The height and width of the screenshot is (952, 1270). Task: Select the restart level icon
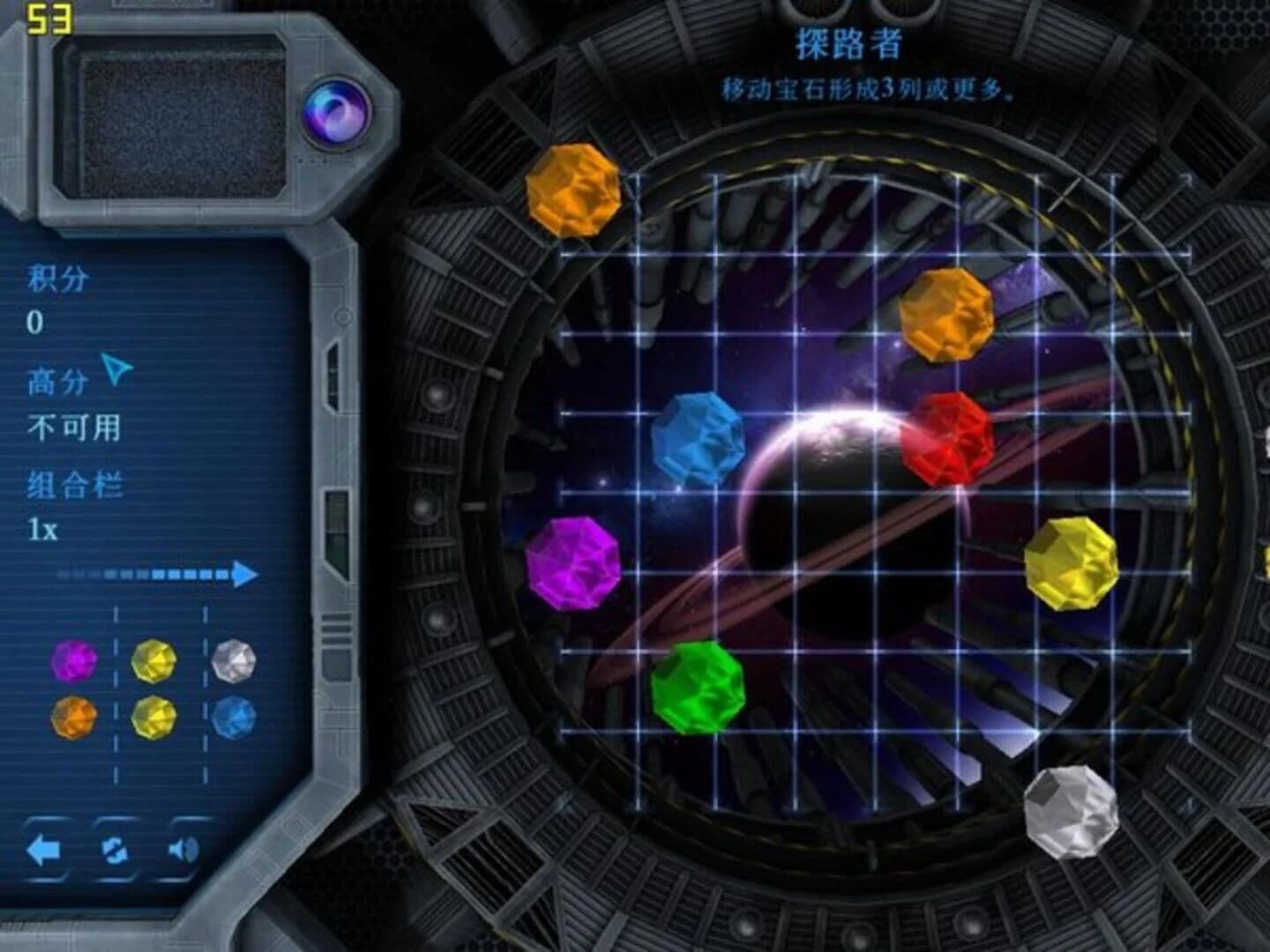115,851
